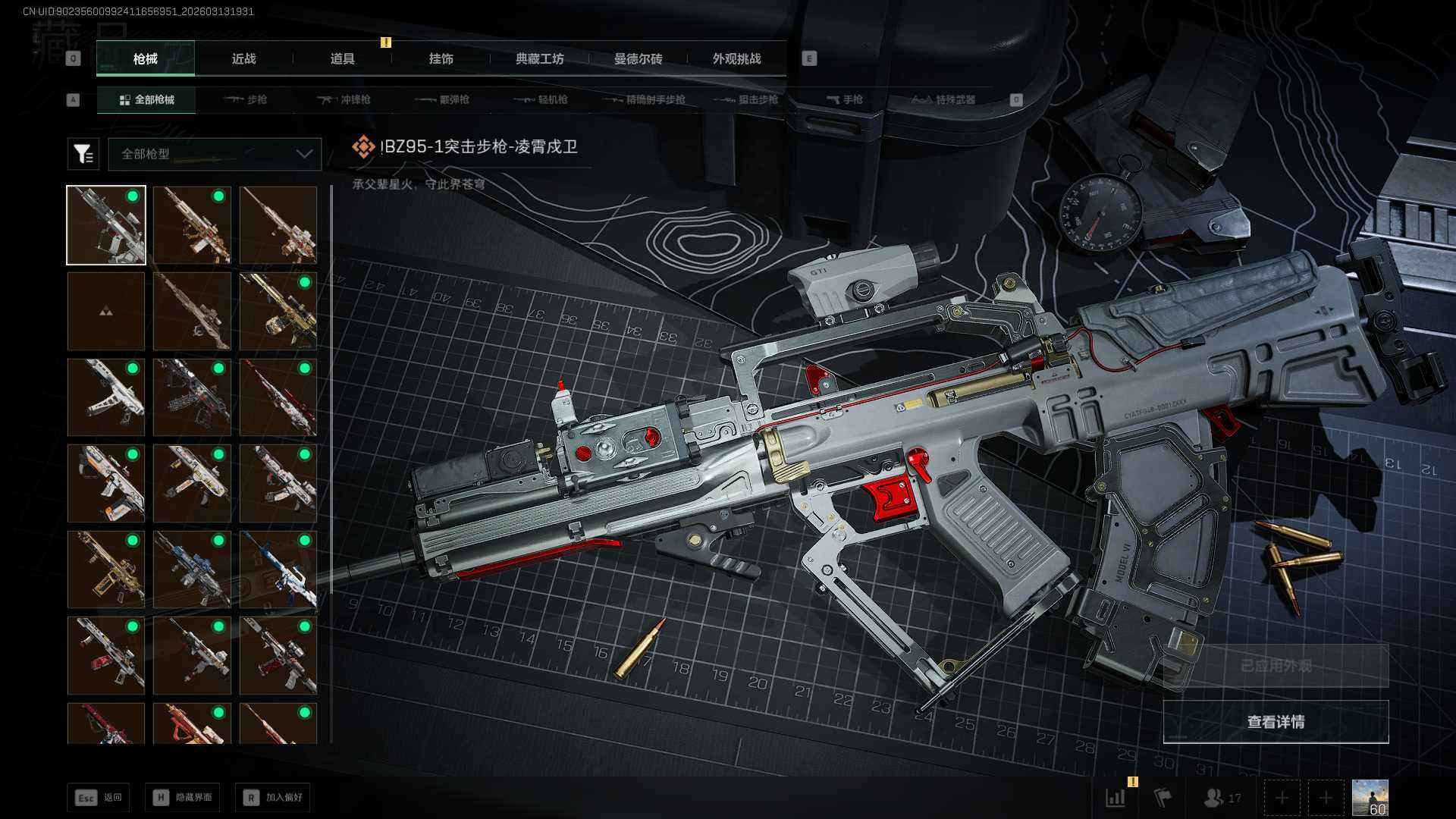Open the friends list icon showing 17
Image resolution: width=1456 pixels, height=819 pixels.
(x=1222, y=798)
